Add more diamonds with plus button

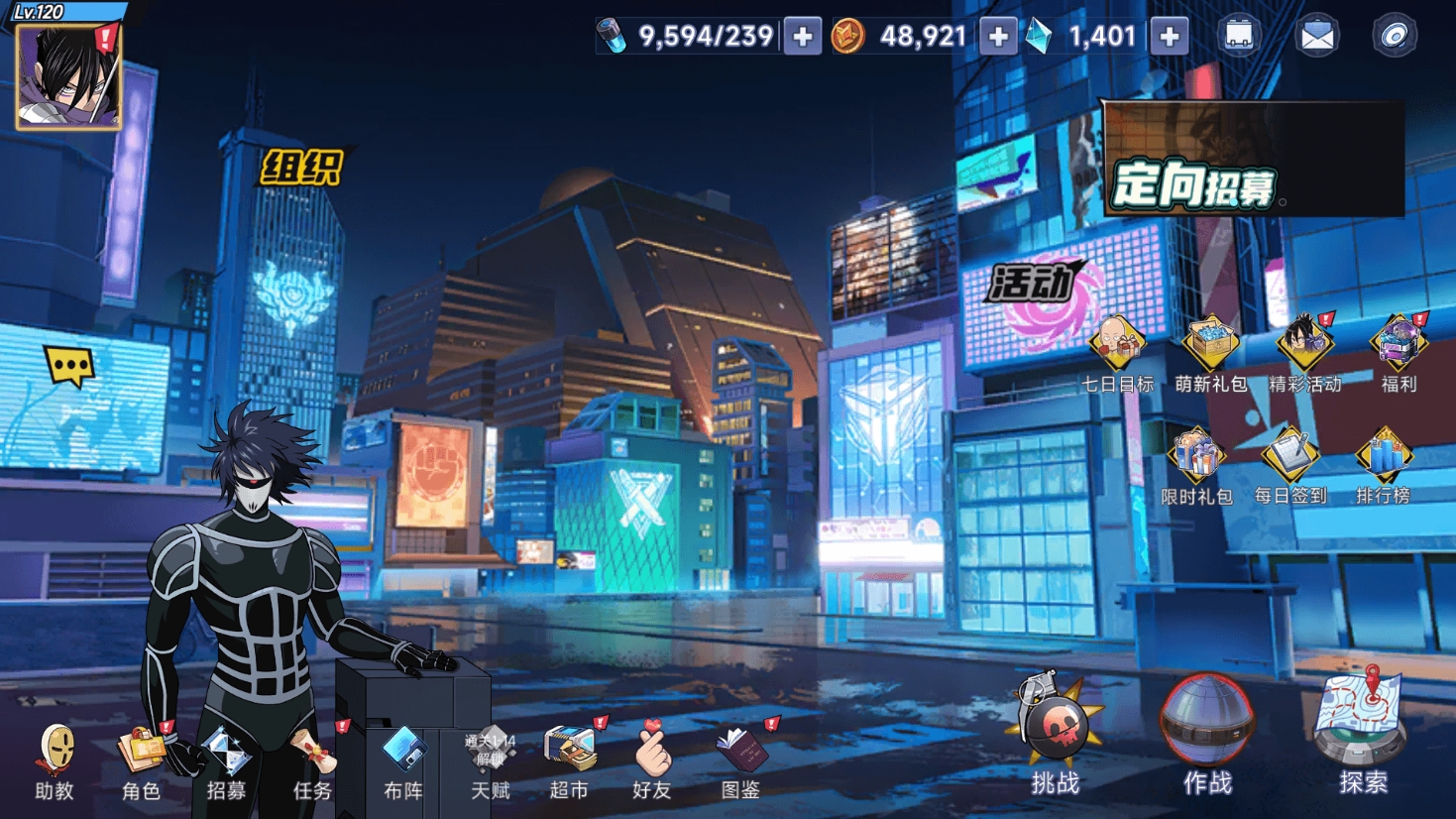1170,37
